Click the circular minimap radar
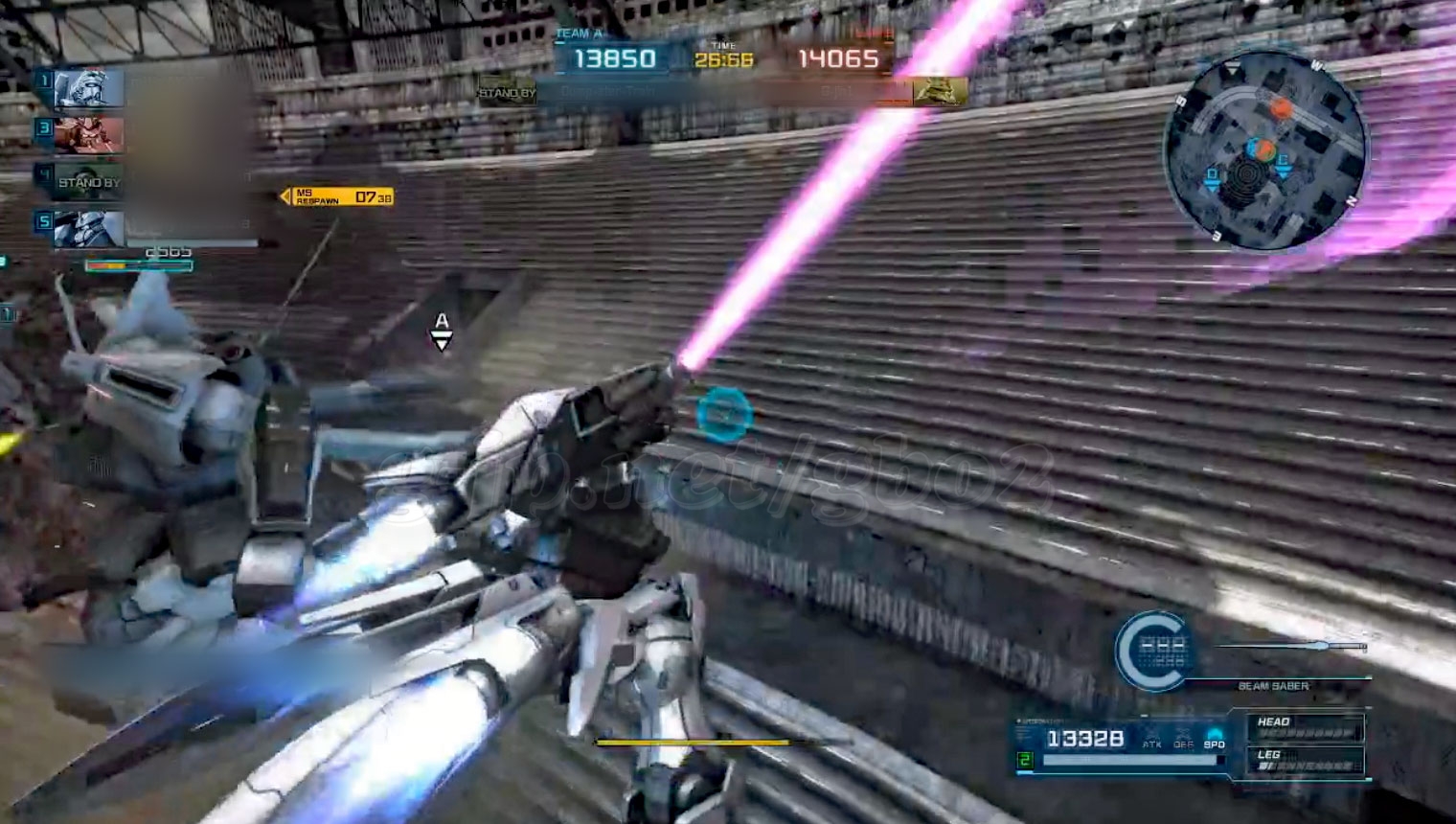1456x824 pixels. tap(1263, 151)
